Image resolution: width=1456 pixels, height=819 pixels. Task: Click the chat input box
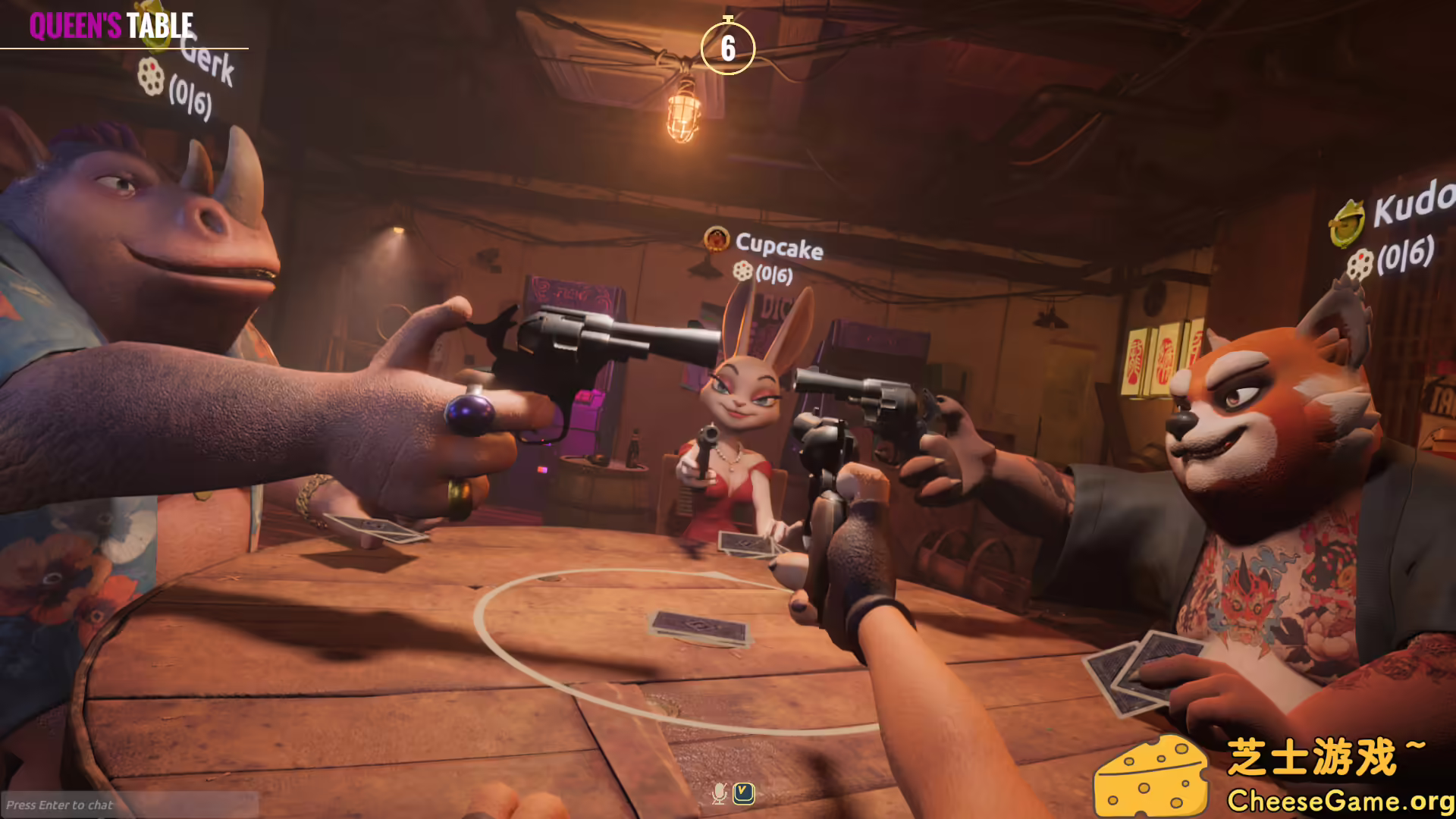[129, 805]
